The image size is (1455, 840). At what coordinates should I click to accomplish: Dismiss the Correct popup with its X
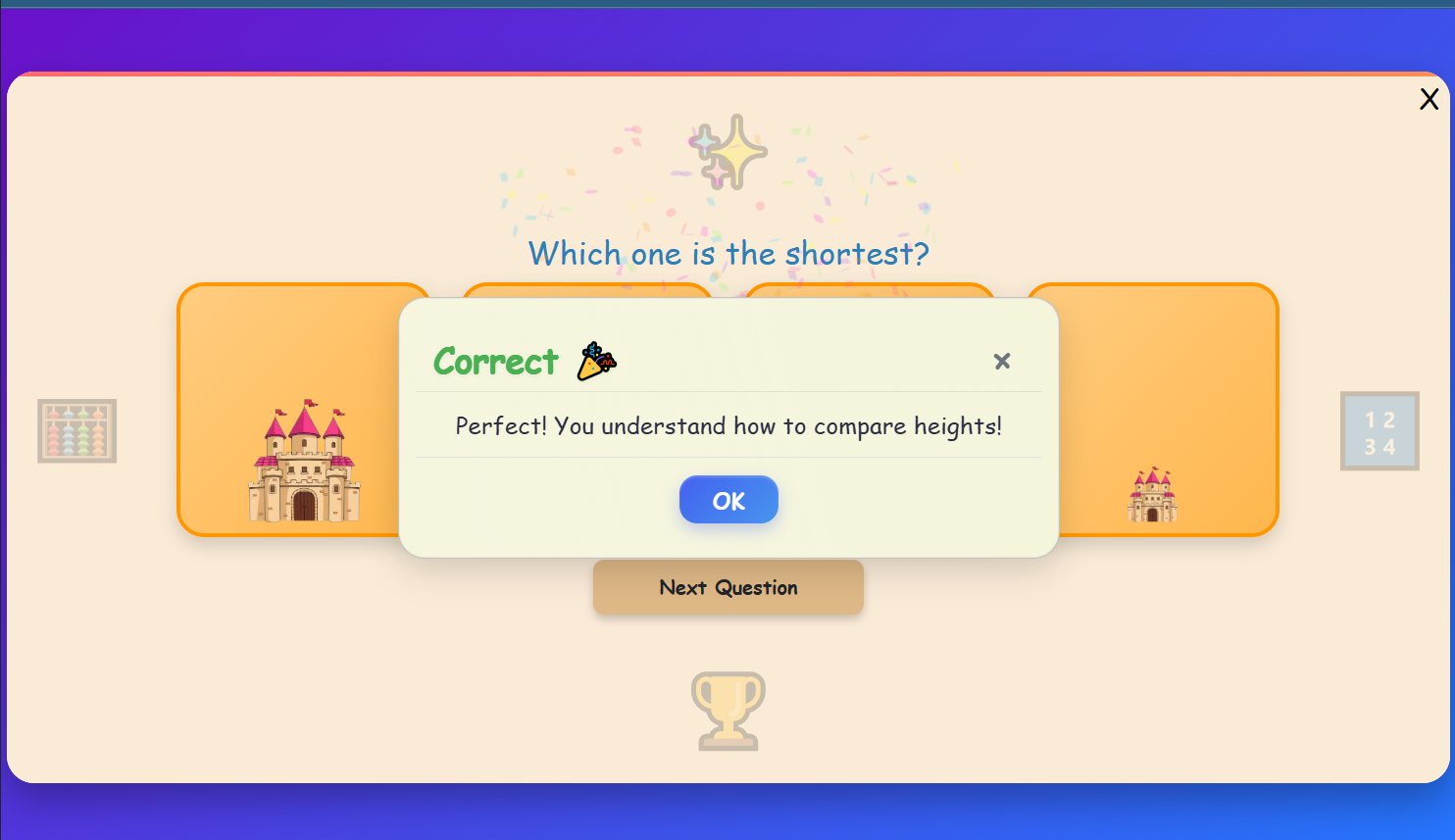(x=1001, y=362)
